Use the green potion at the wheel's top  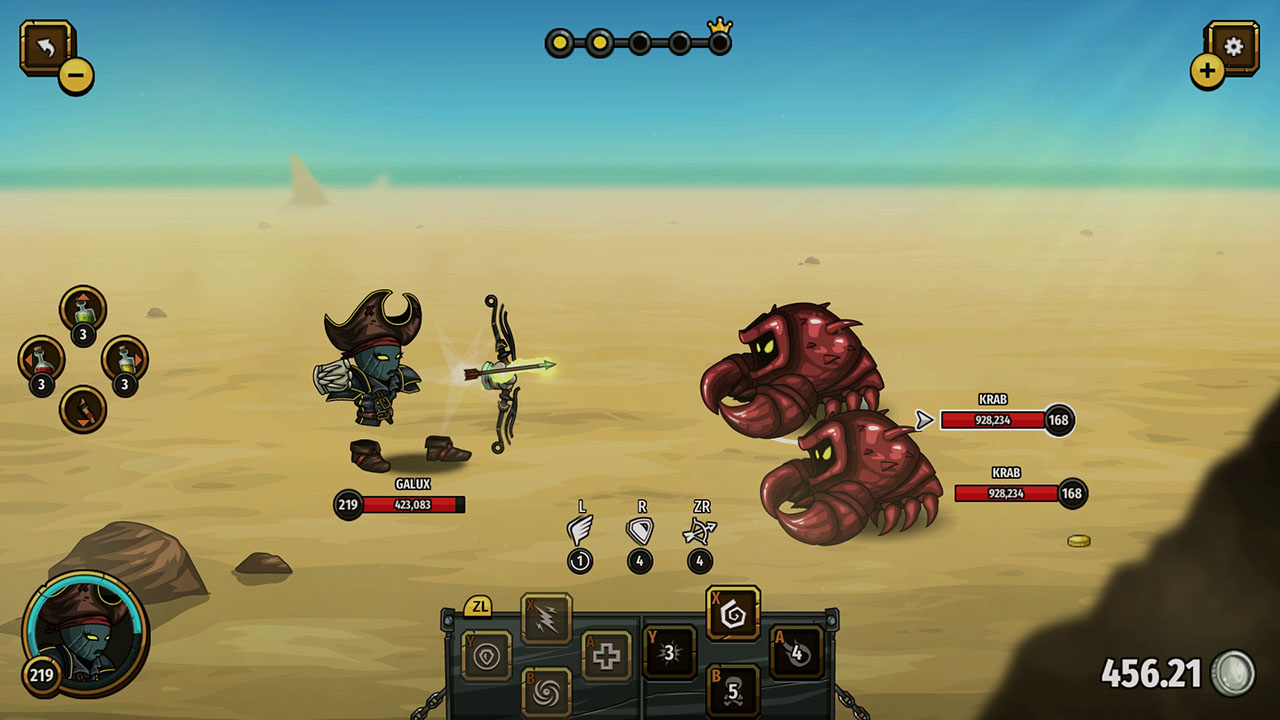point(83,311)
